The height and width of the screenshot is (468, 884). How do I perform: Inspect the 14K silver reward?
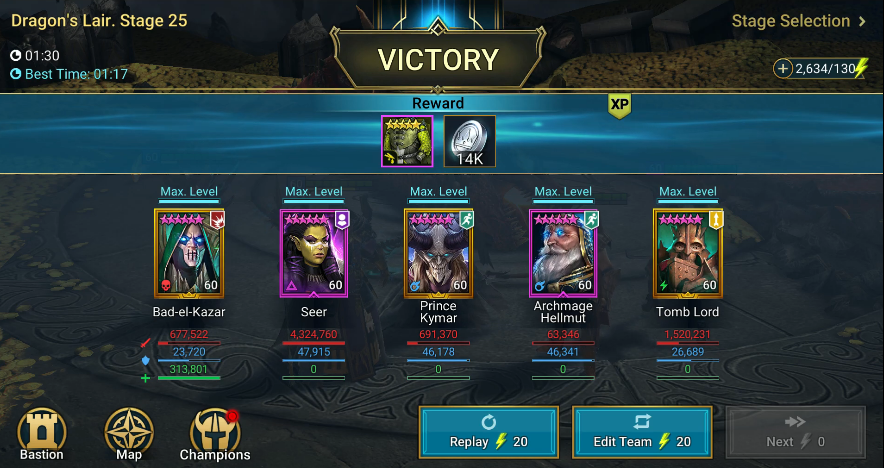[x=469, y=141]
